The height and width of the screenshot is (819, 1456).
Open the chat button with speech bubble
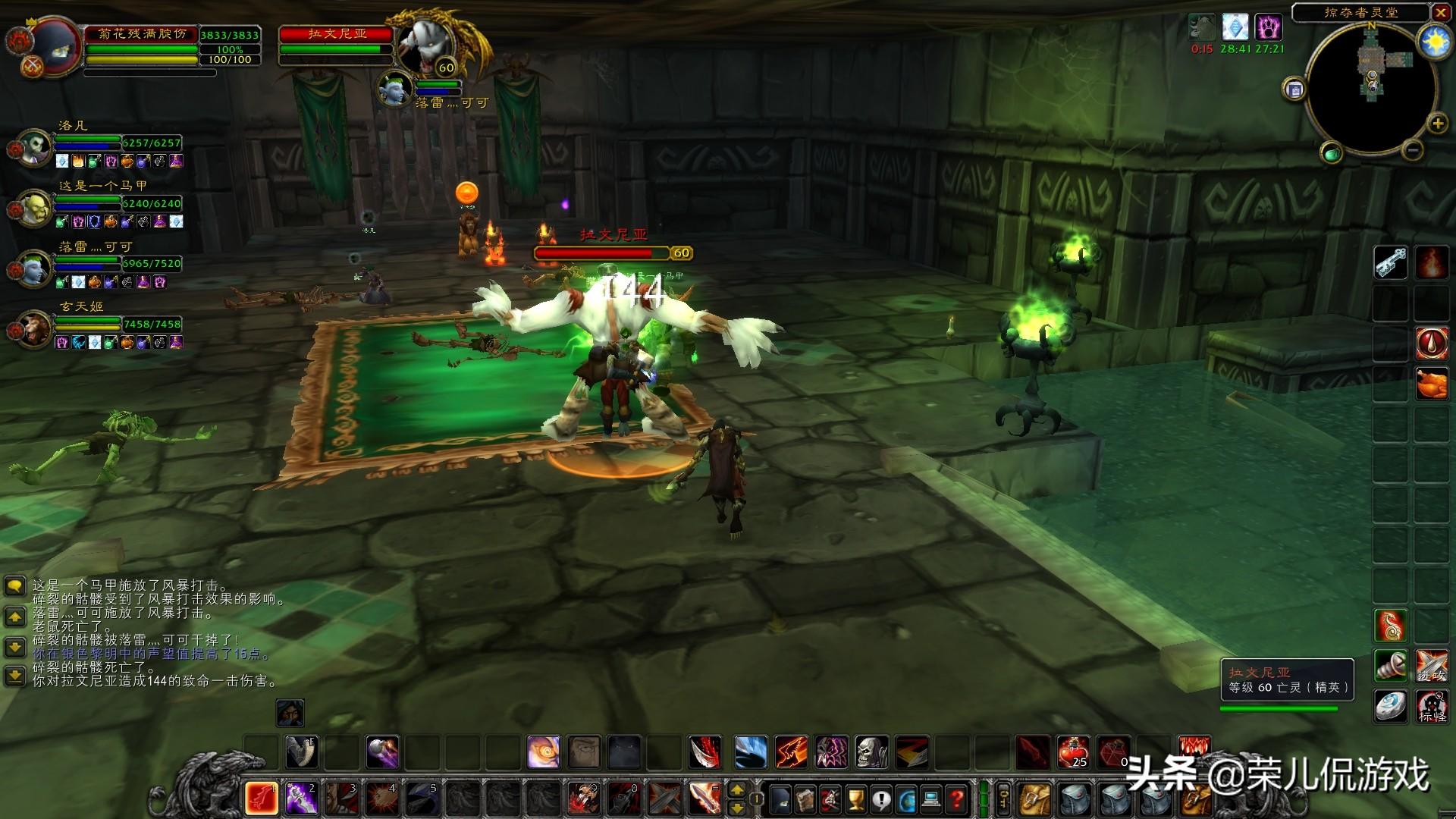click(x=15, y=586)
